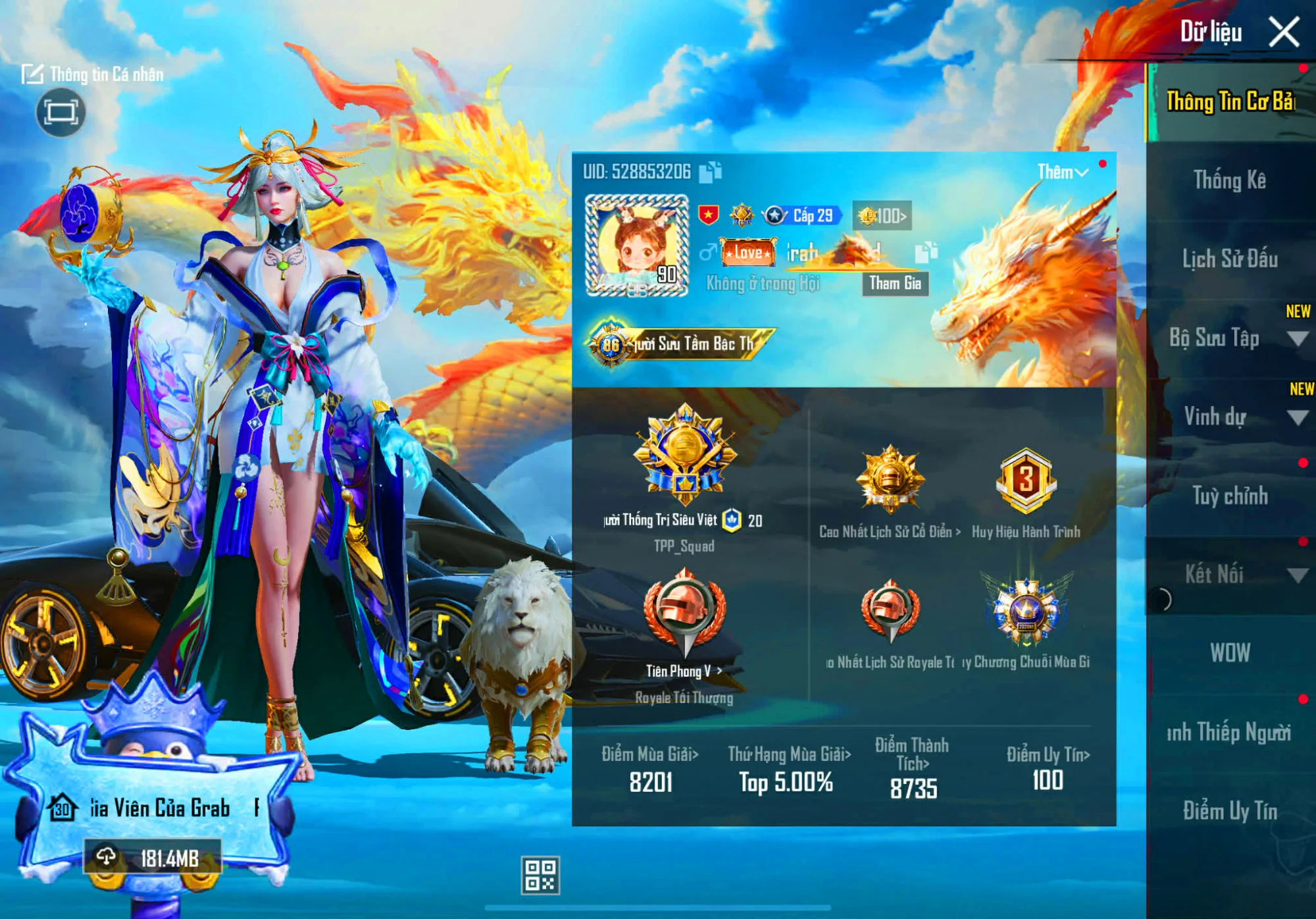
Task: Select the WOW tab
Action: [x=1229, y=653]
